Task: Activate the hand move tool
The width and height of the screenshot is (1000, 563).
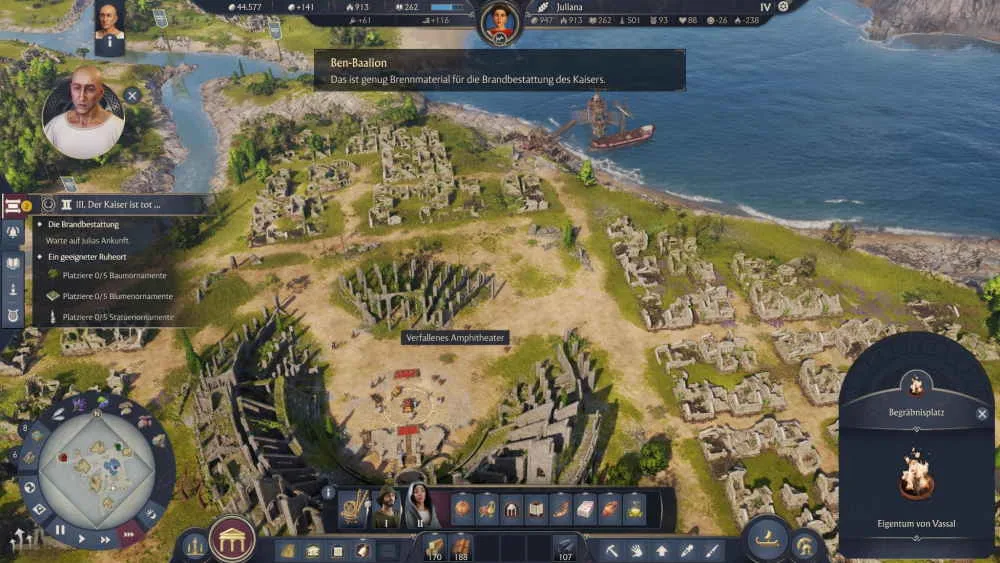Action: [x=638, y=549]
